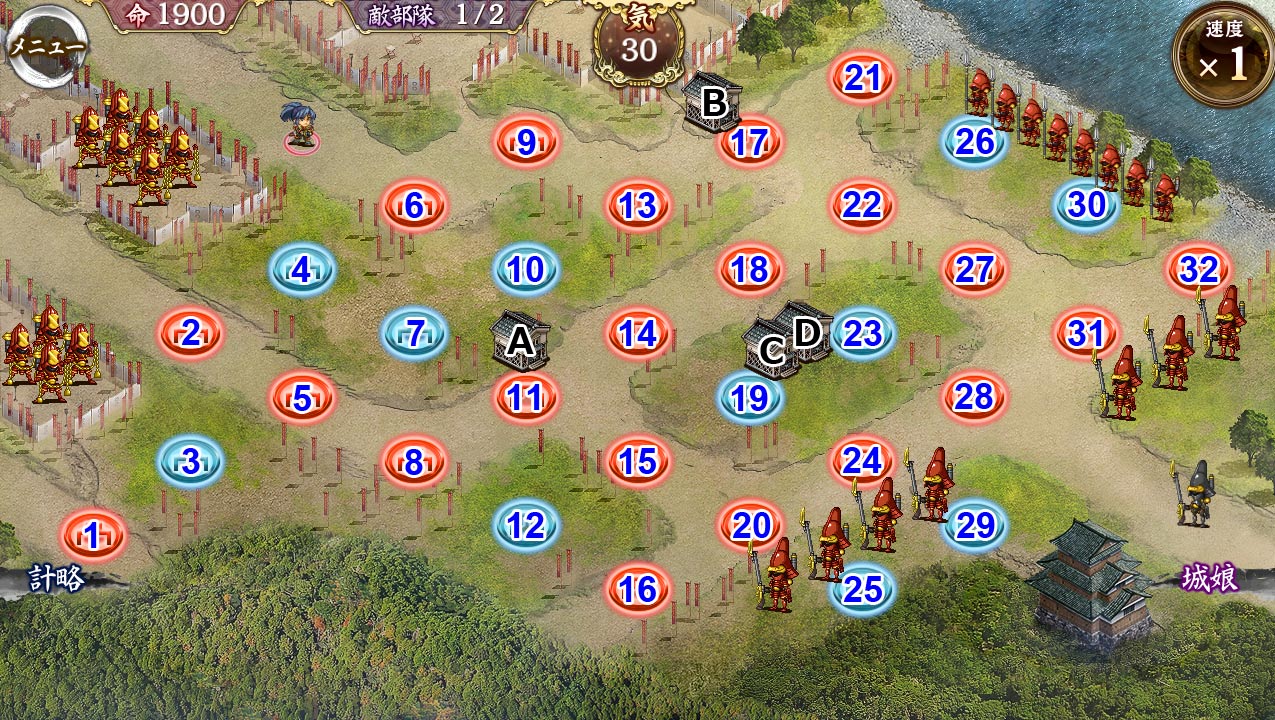
Task: Choose blue placement tile 3
Action: [x=190, y=461]
